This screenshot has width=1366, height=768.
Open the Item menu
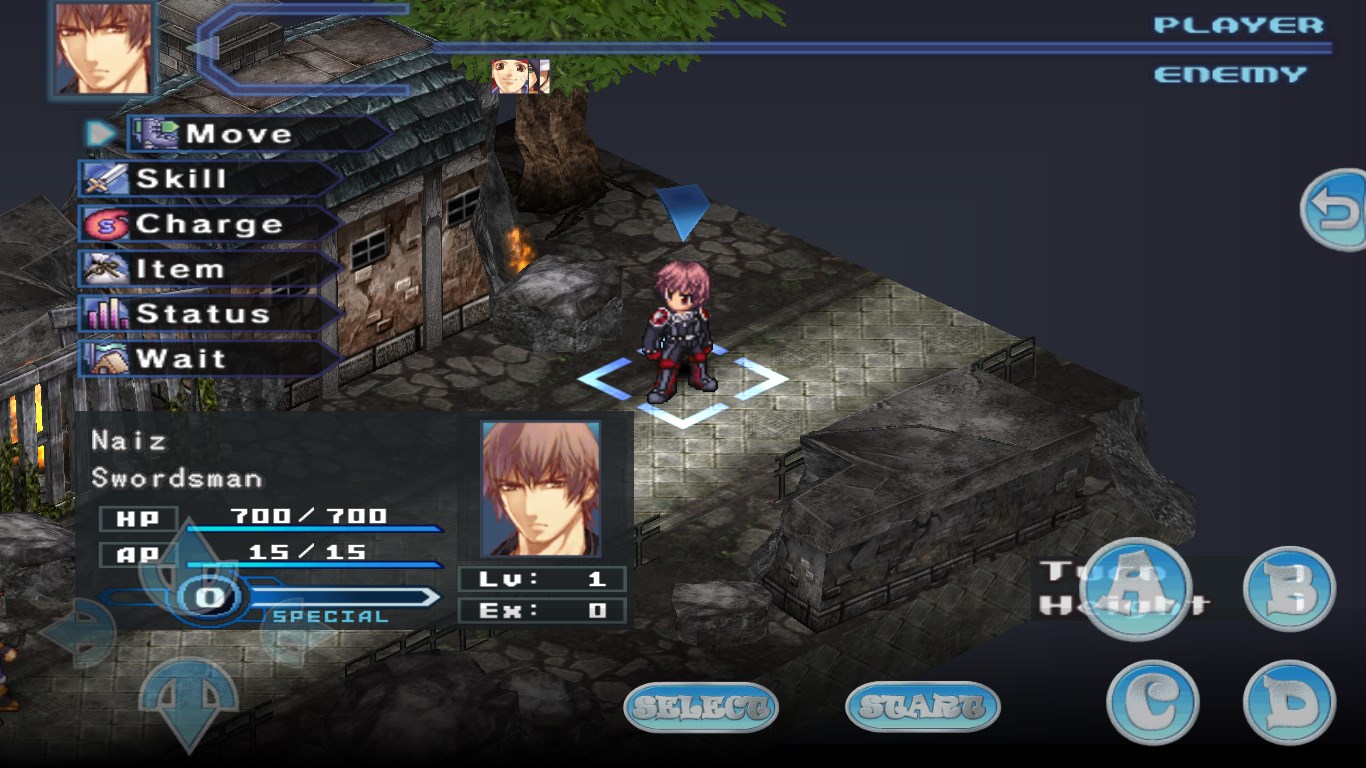[x=210, y=269]
